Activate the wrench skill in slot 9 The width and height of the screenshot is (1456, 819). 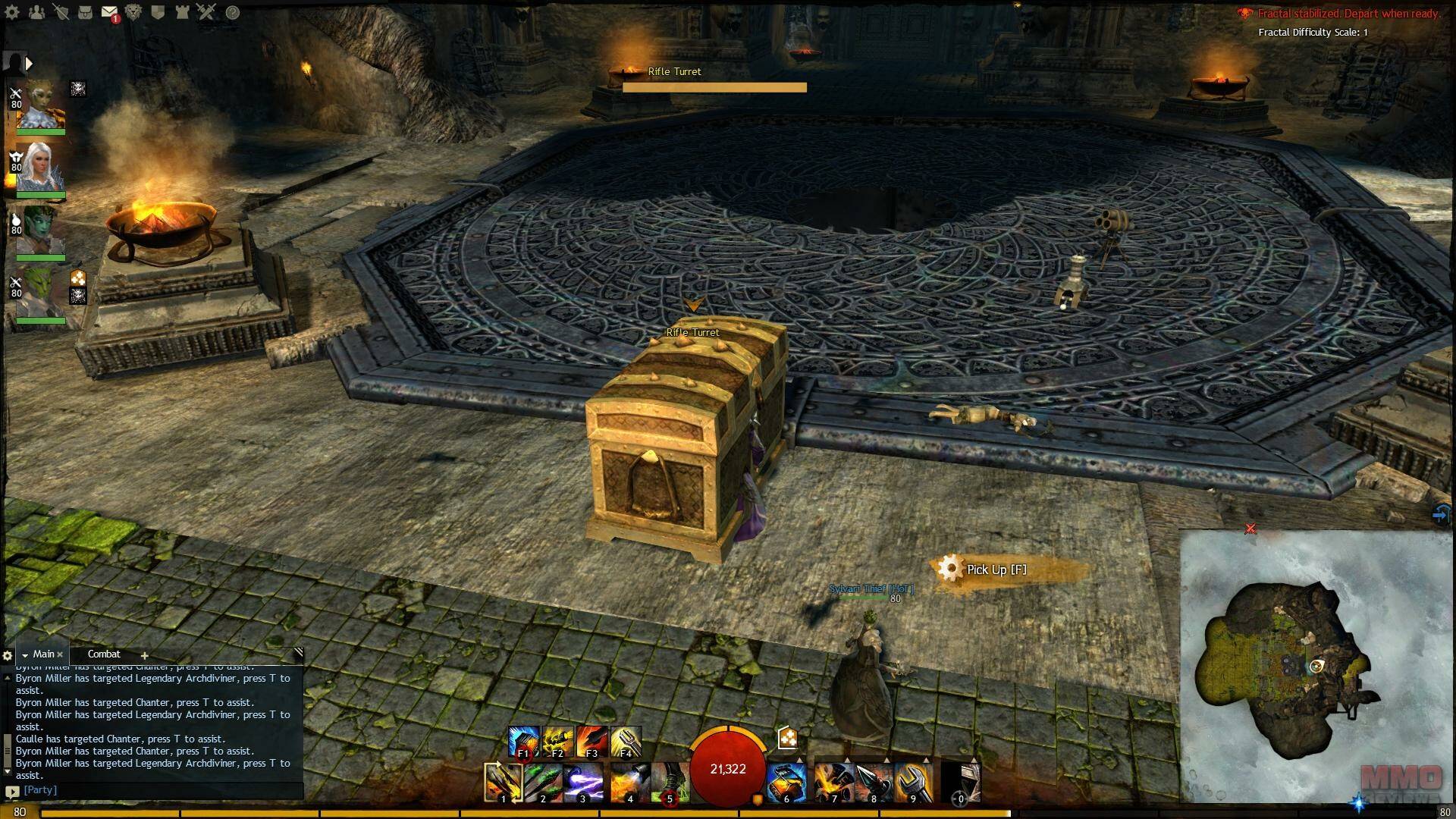(x=913, y=783)
